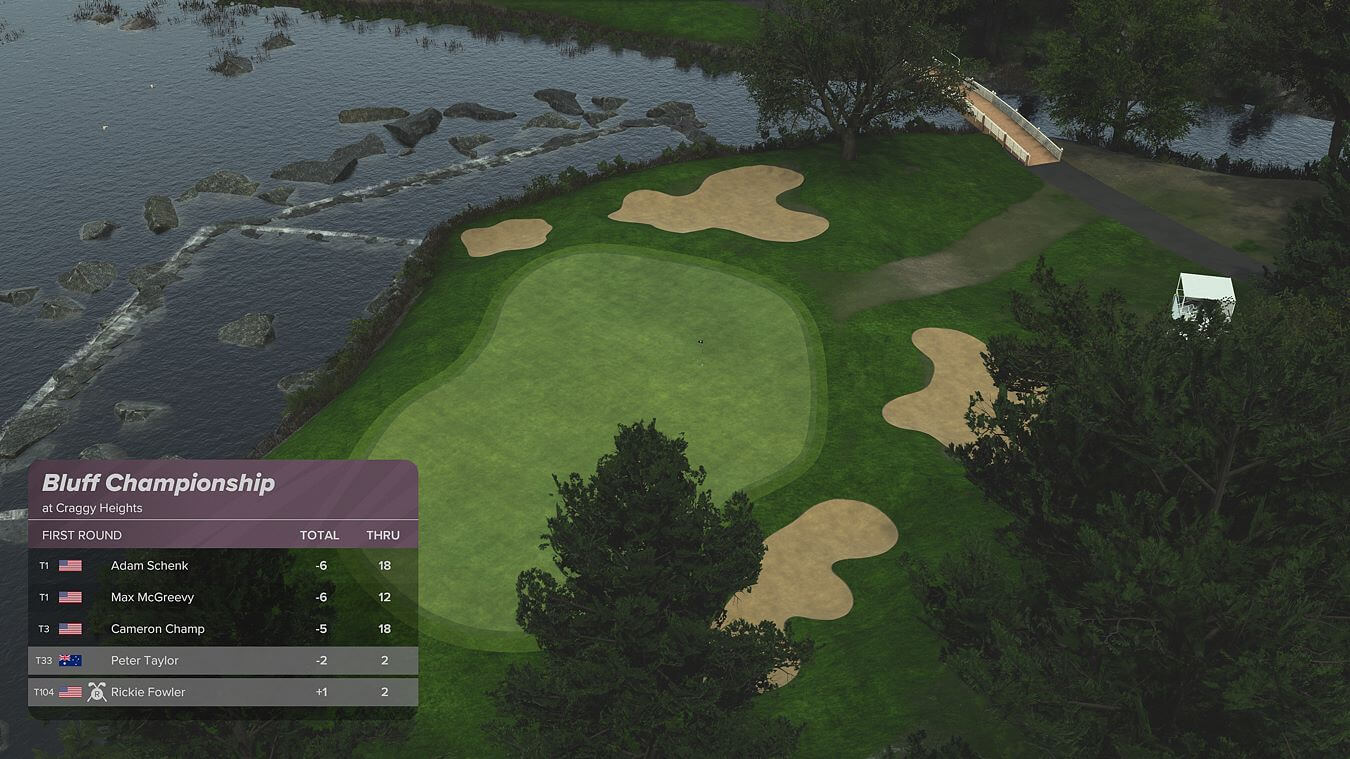The image size is (1350, 759).
Task: Choose the Max McGreevy leaderboard entry
Action: coord(222,597)
